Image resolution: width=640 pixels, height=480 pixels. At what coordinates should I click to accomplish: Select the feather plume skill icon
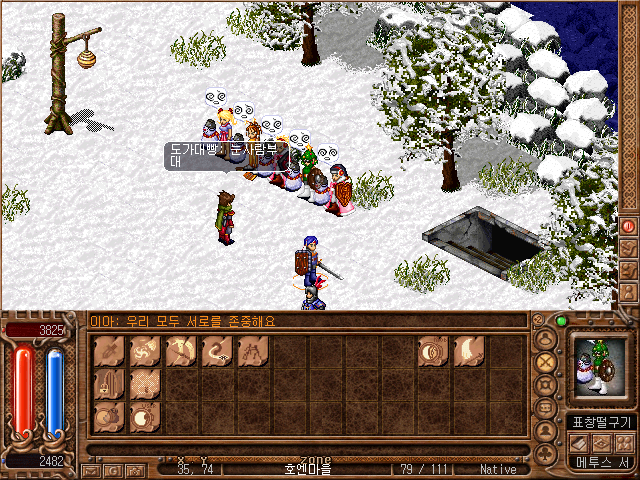pyautogui.click(x=468, y=350)
